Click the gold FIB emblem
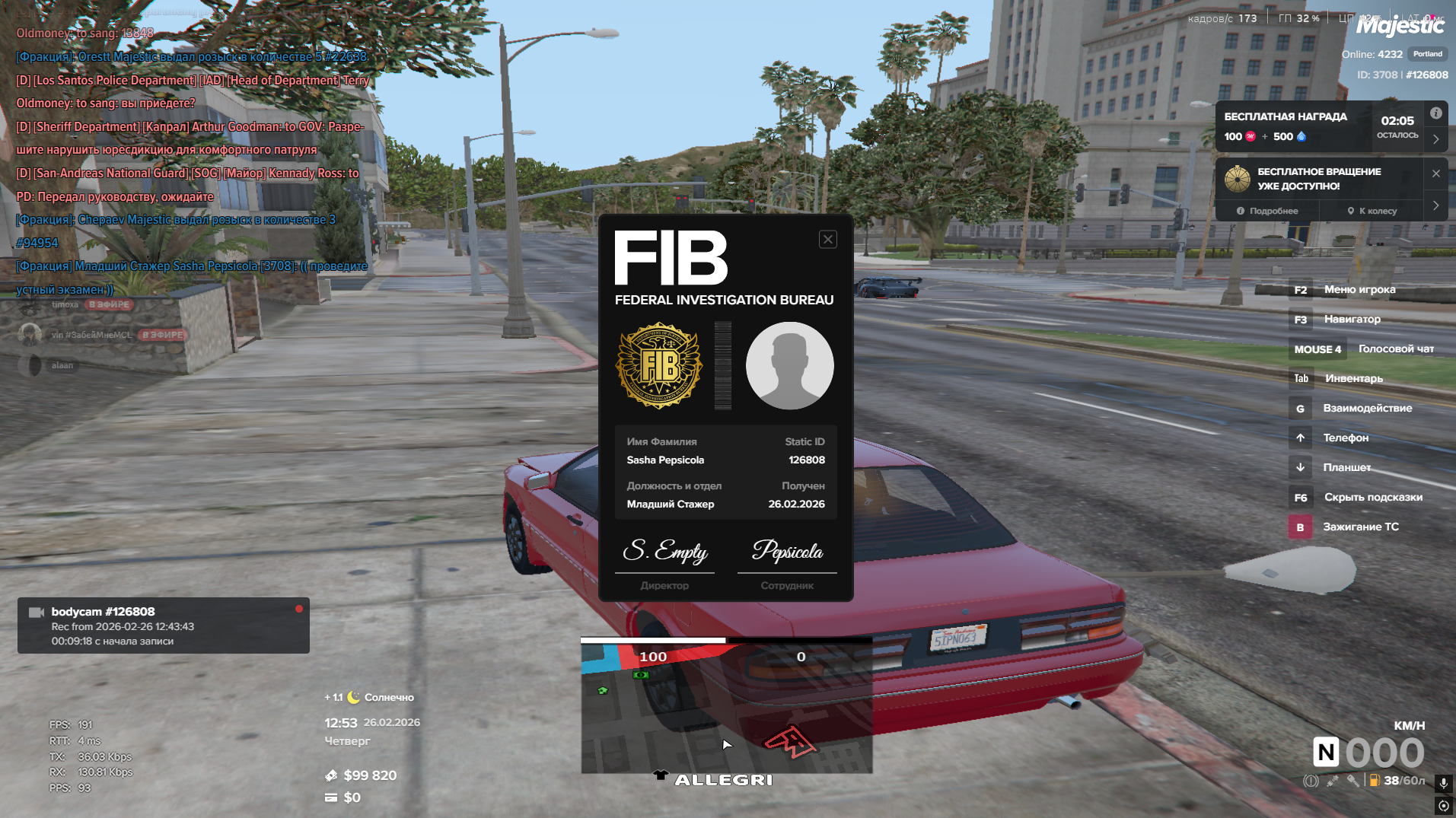 659,365
